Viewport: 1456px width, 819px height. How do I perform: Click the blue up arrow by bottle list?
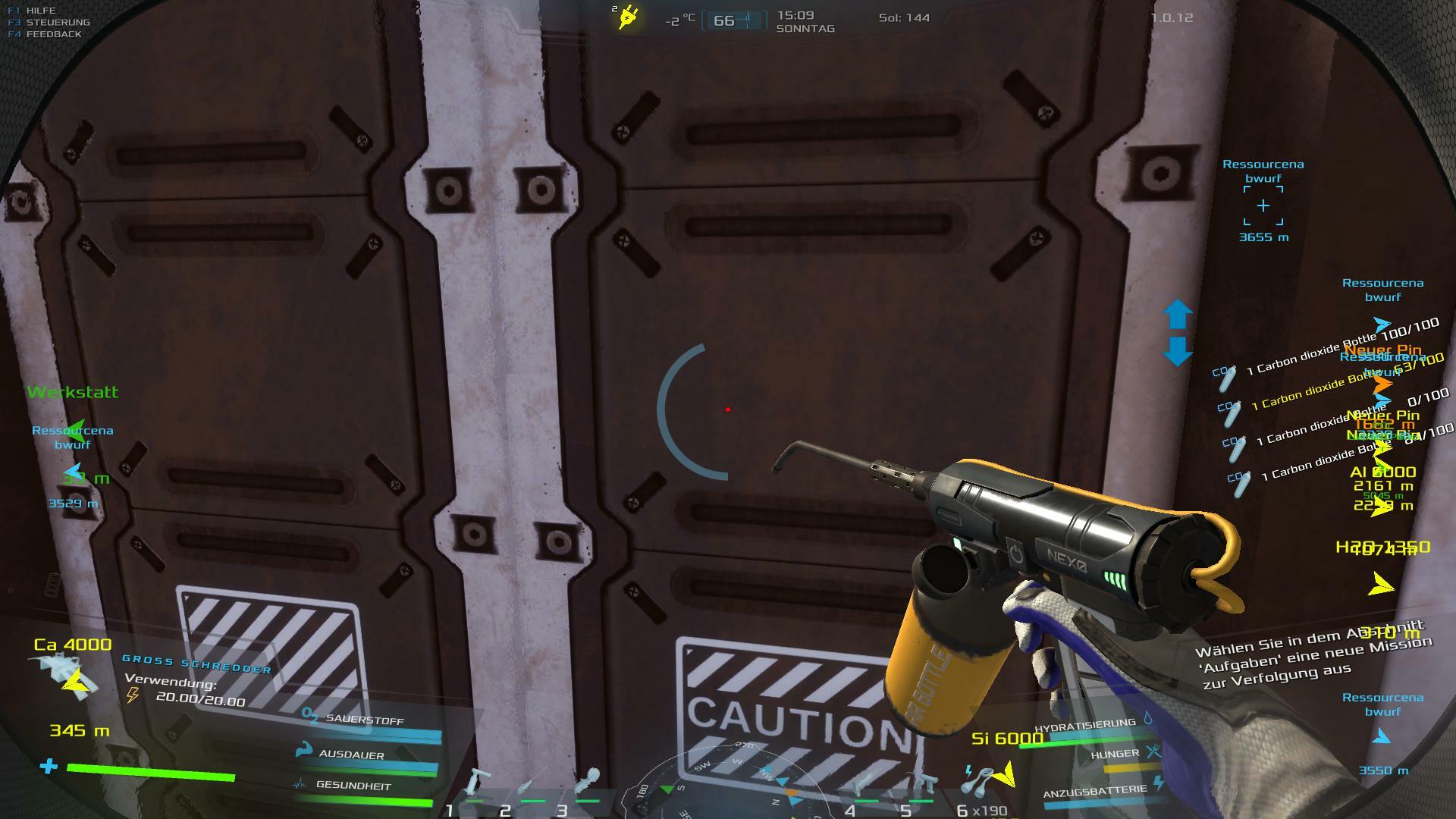pos(1178,314)
